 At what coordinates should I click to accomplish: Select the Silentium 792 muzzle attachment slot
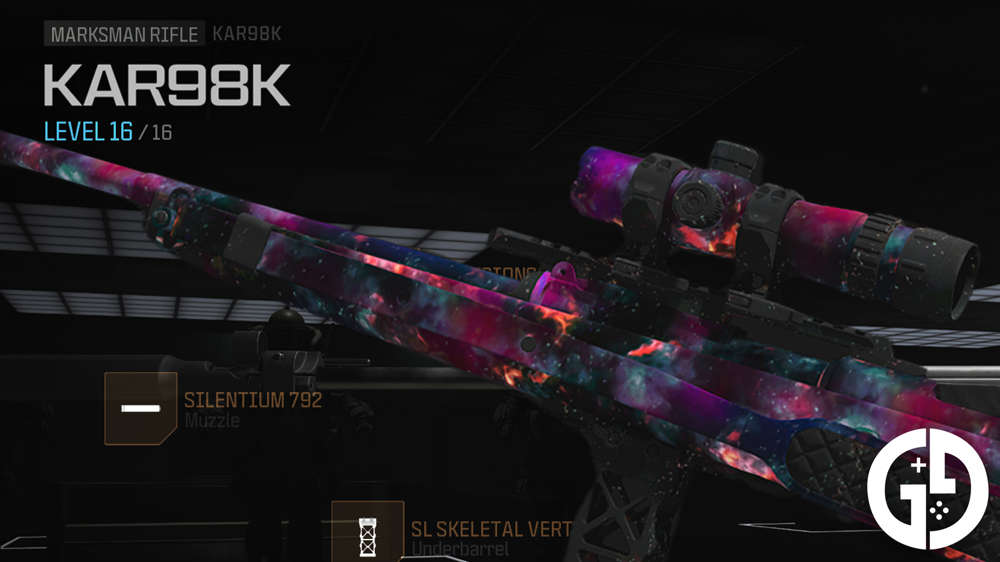[x=141, y=408]
